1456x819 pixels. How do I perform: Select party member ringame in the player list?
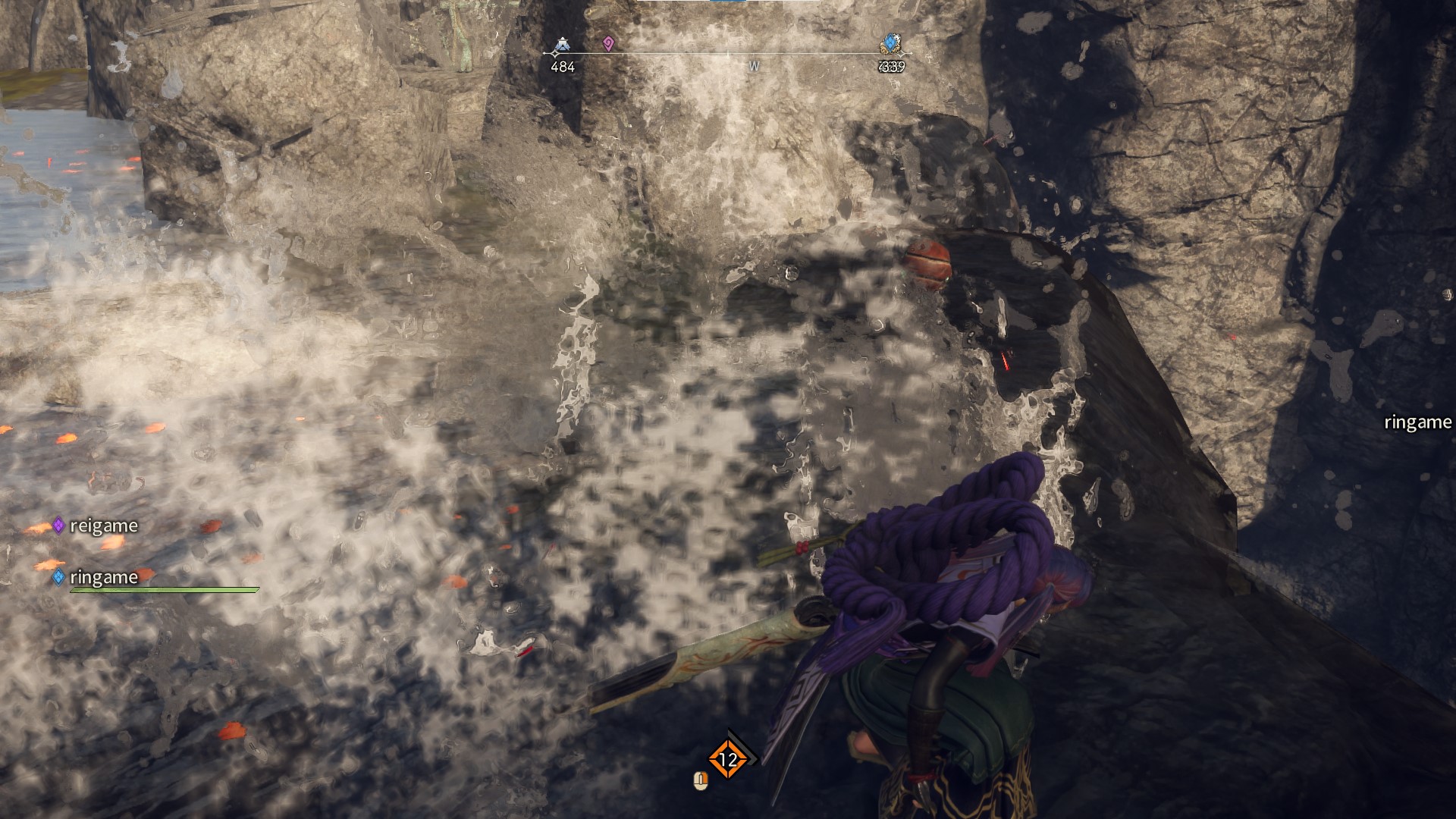(x=103, y=577)
